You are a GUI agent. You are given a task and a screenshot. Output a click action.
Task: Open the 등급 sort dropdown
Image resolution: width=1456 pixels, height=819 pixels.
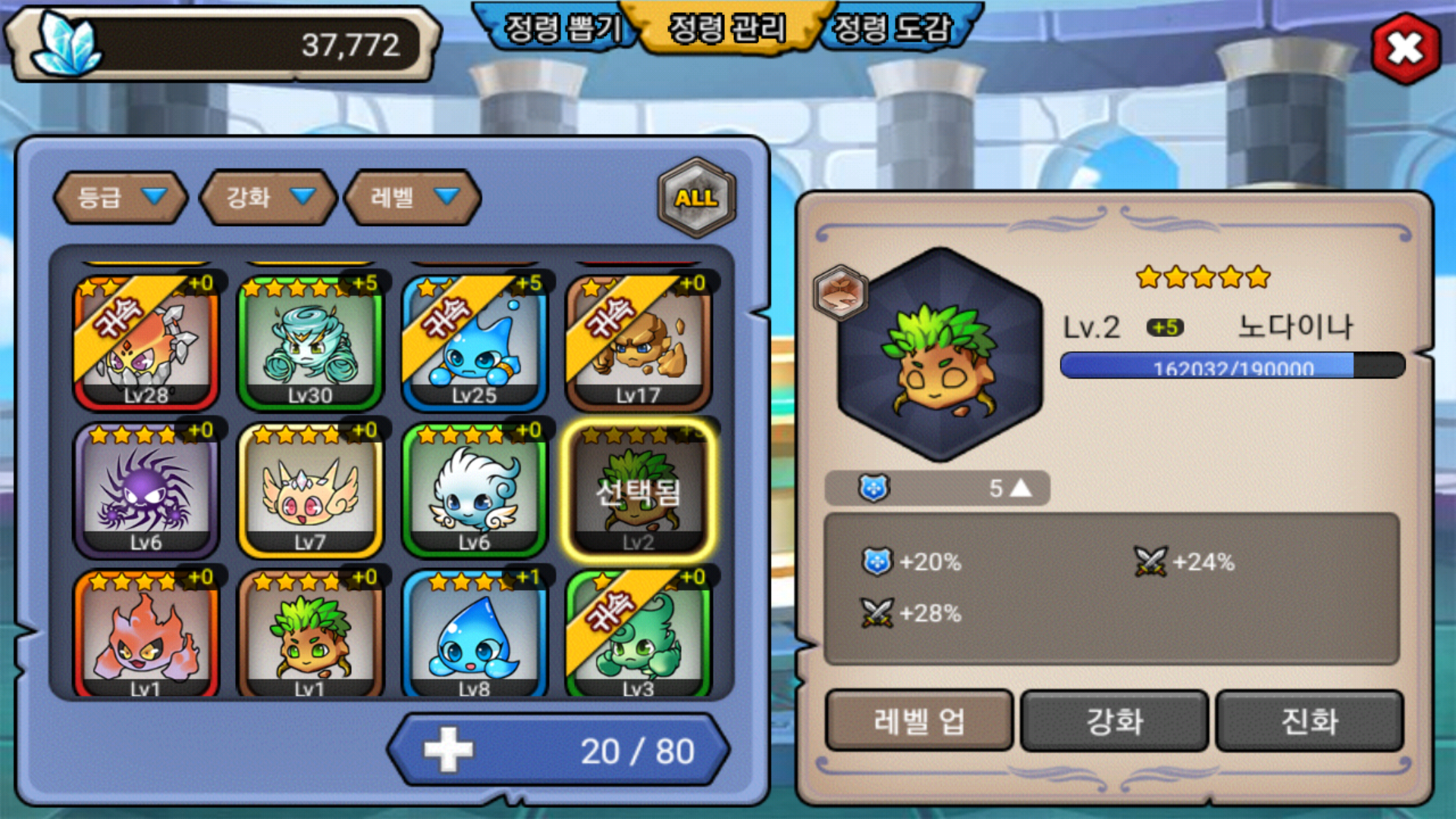click(x=121, y=198)
